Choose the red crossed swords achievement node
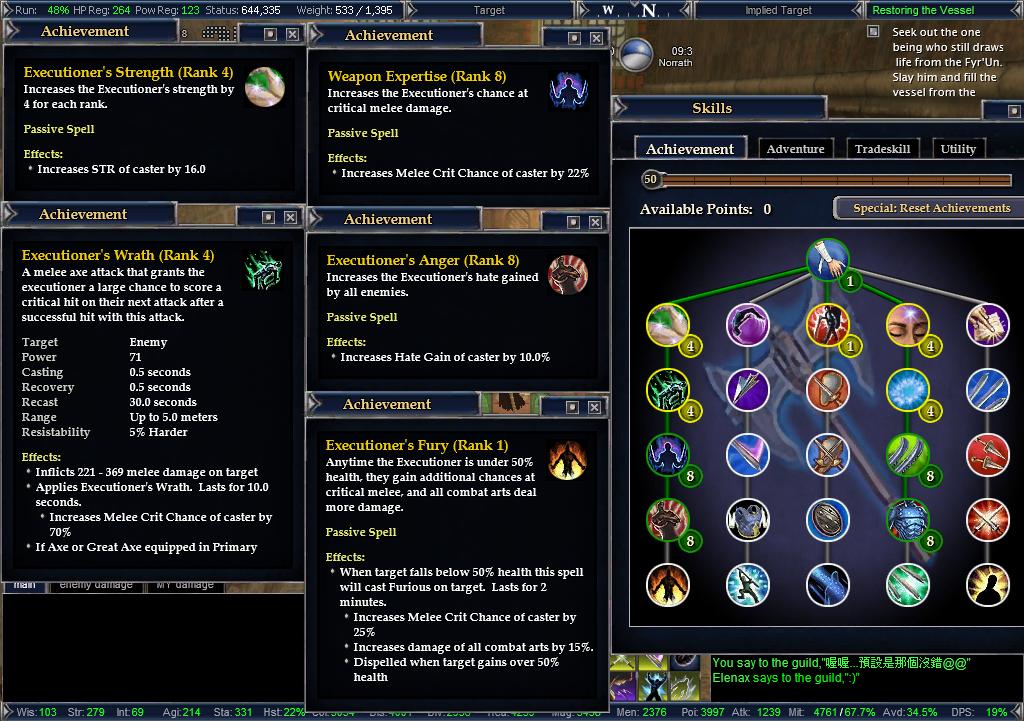Image resolution: width=1024 pixels, height=721 pixels. [986, 520]
